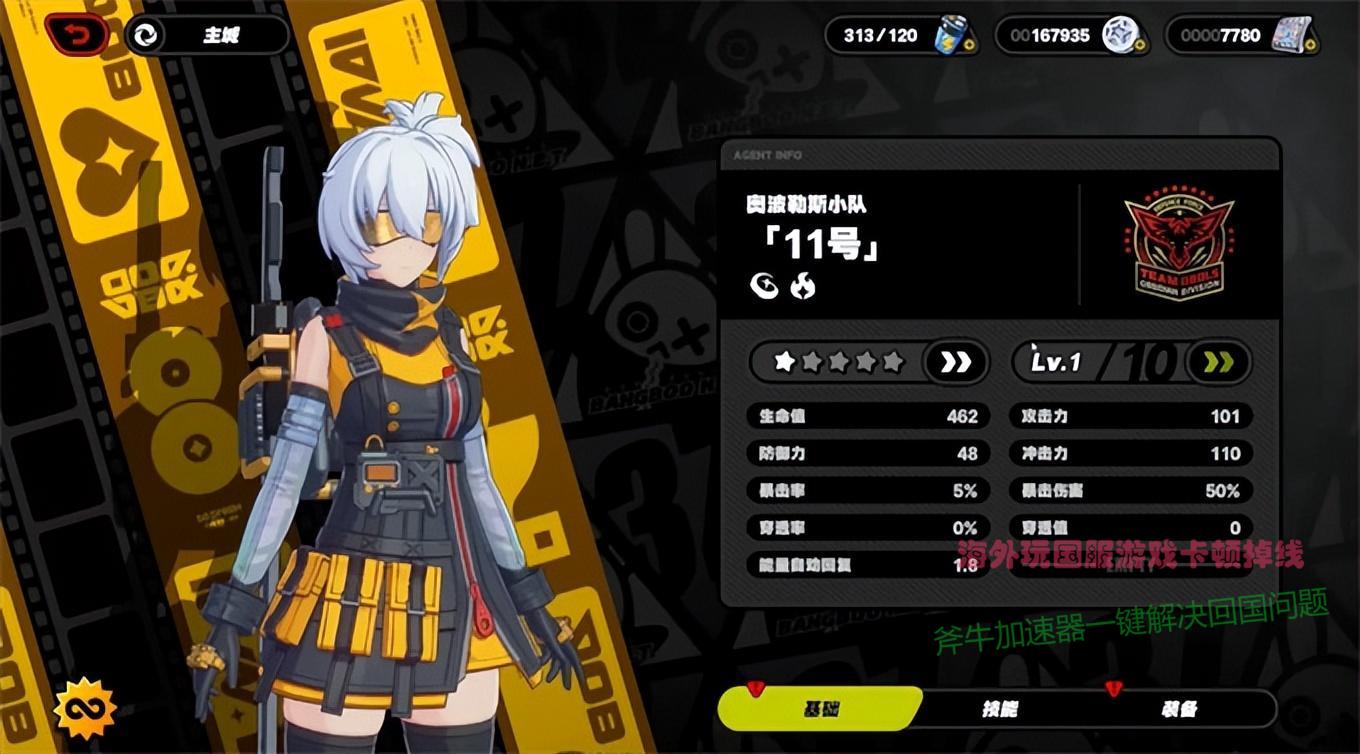Open level up with green arrows

(x=1217, y=362)
